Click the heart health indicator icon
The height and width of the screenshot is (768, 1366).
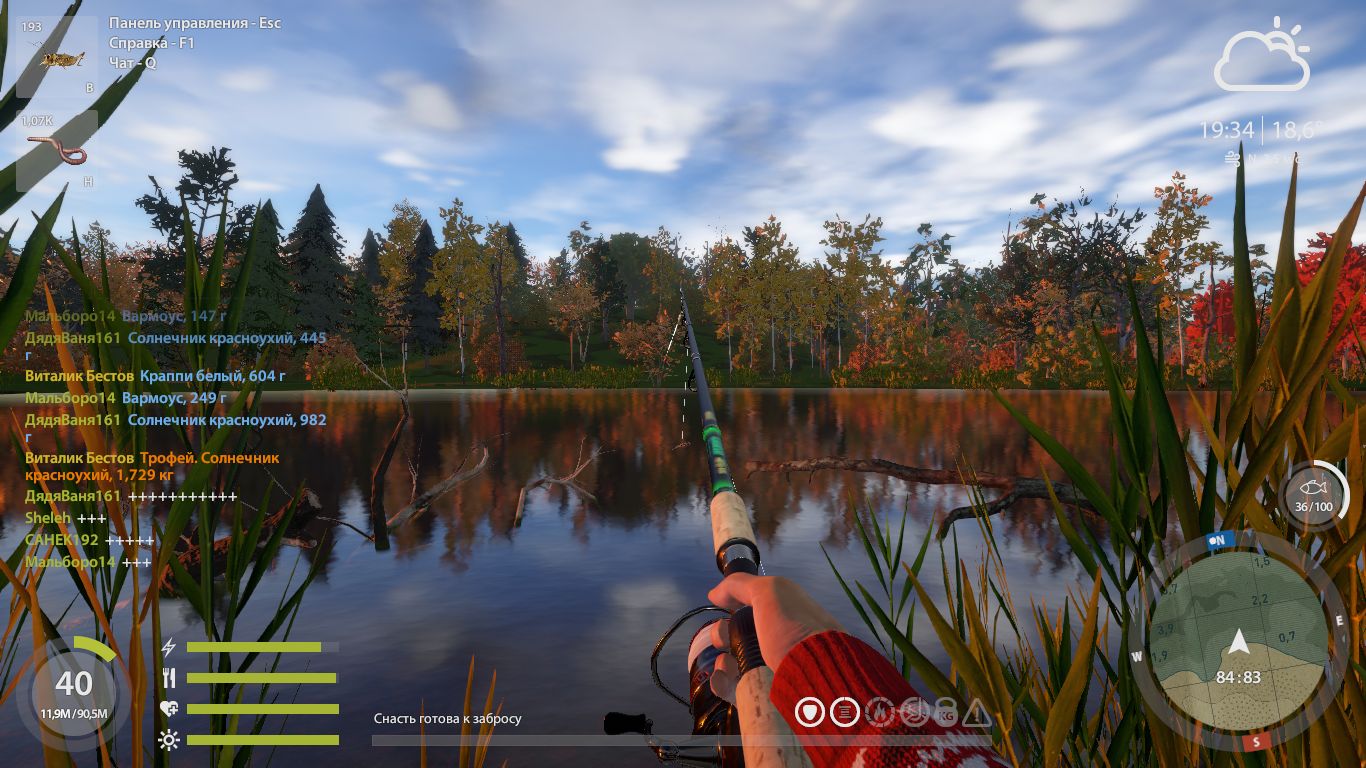point(168,707)
